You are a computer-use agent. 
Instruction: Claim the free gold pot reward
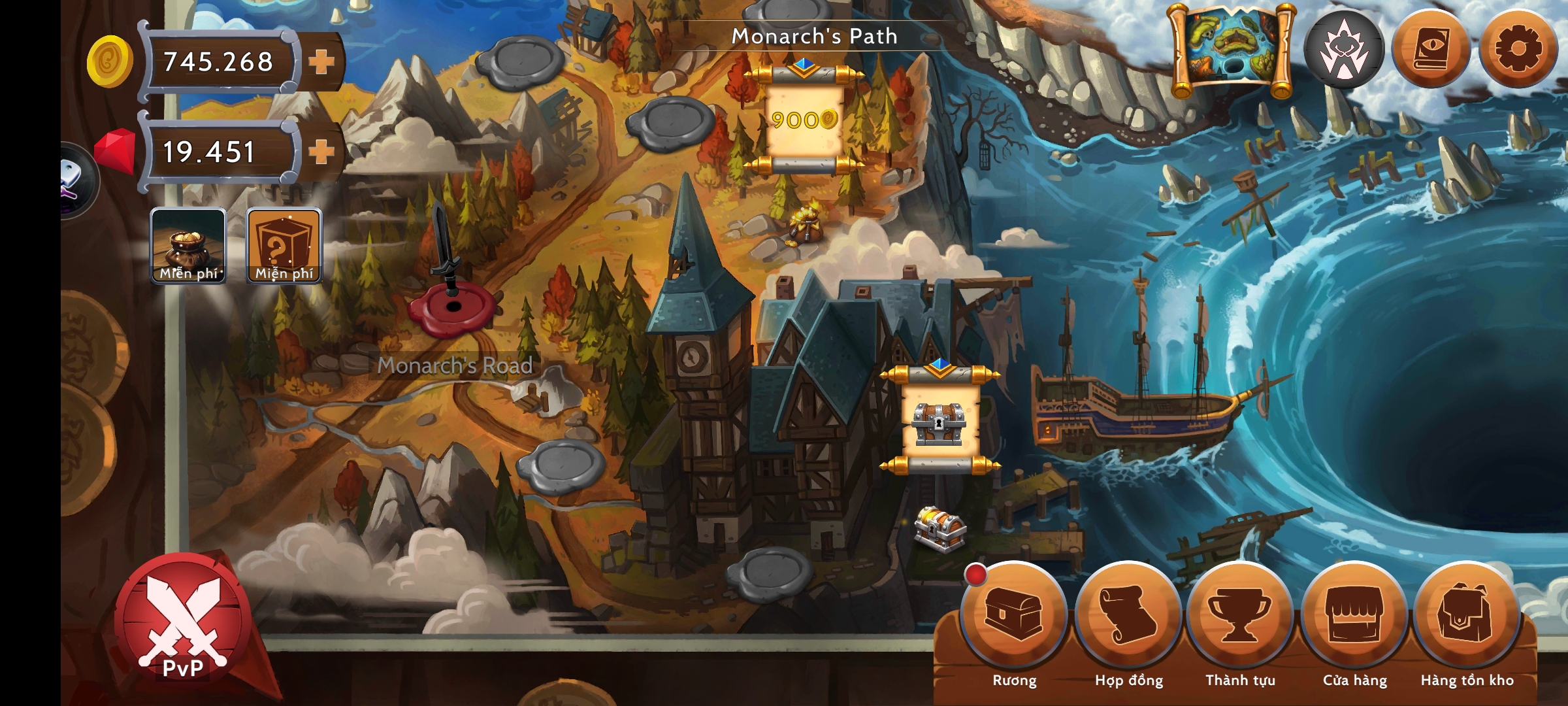pos(188,246)
